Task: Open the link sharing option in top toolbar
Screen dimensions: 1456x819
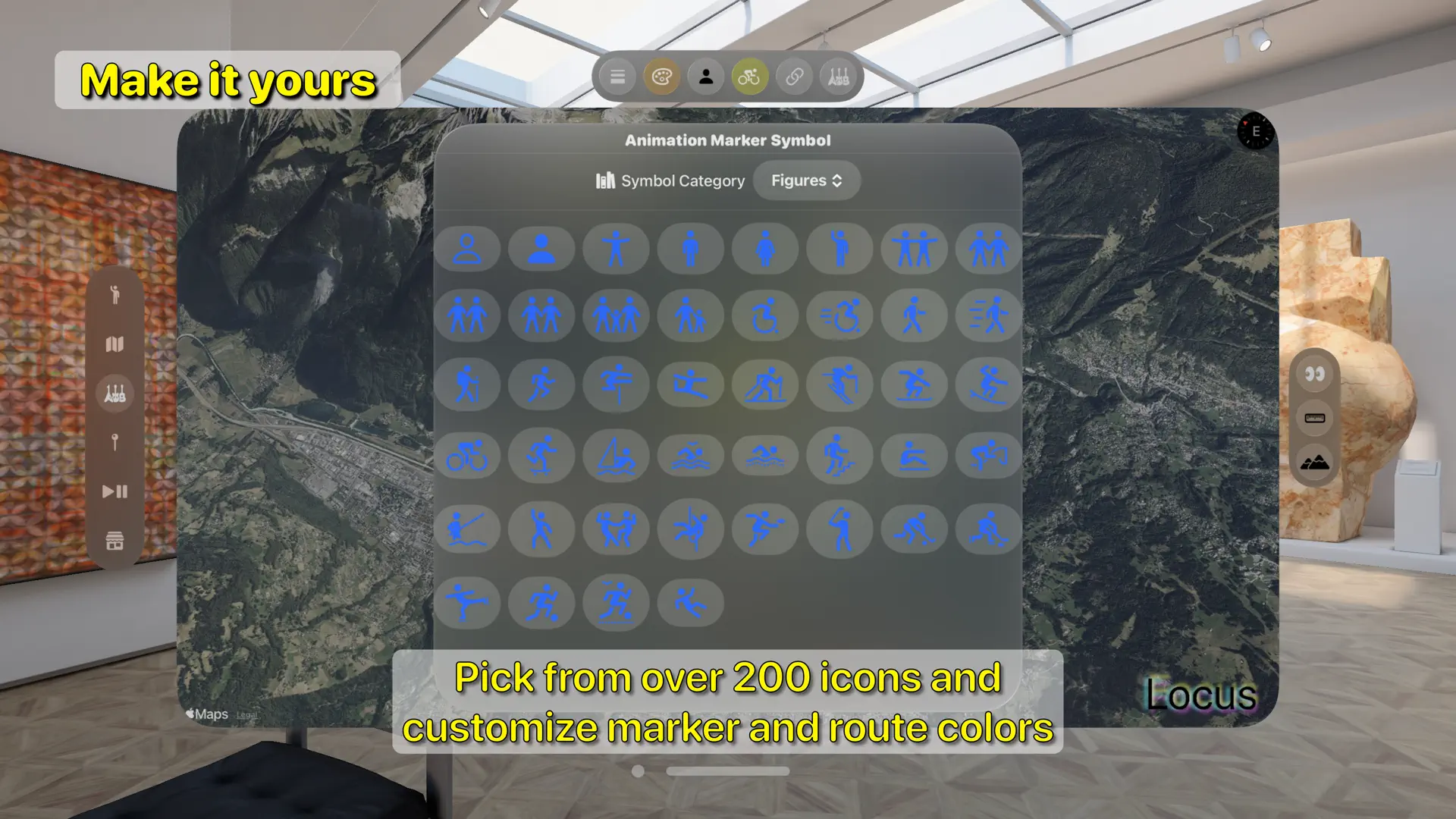Action: [x=793, y=77]
